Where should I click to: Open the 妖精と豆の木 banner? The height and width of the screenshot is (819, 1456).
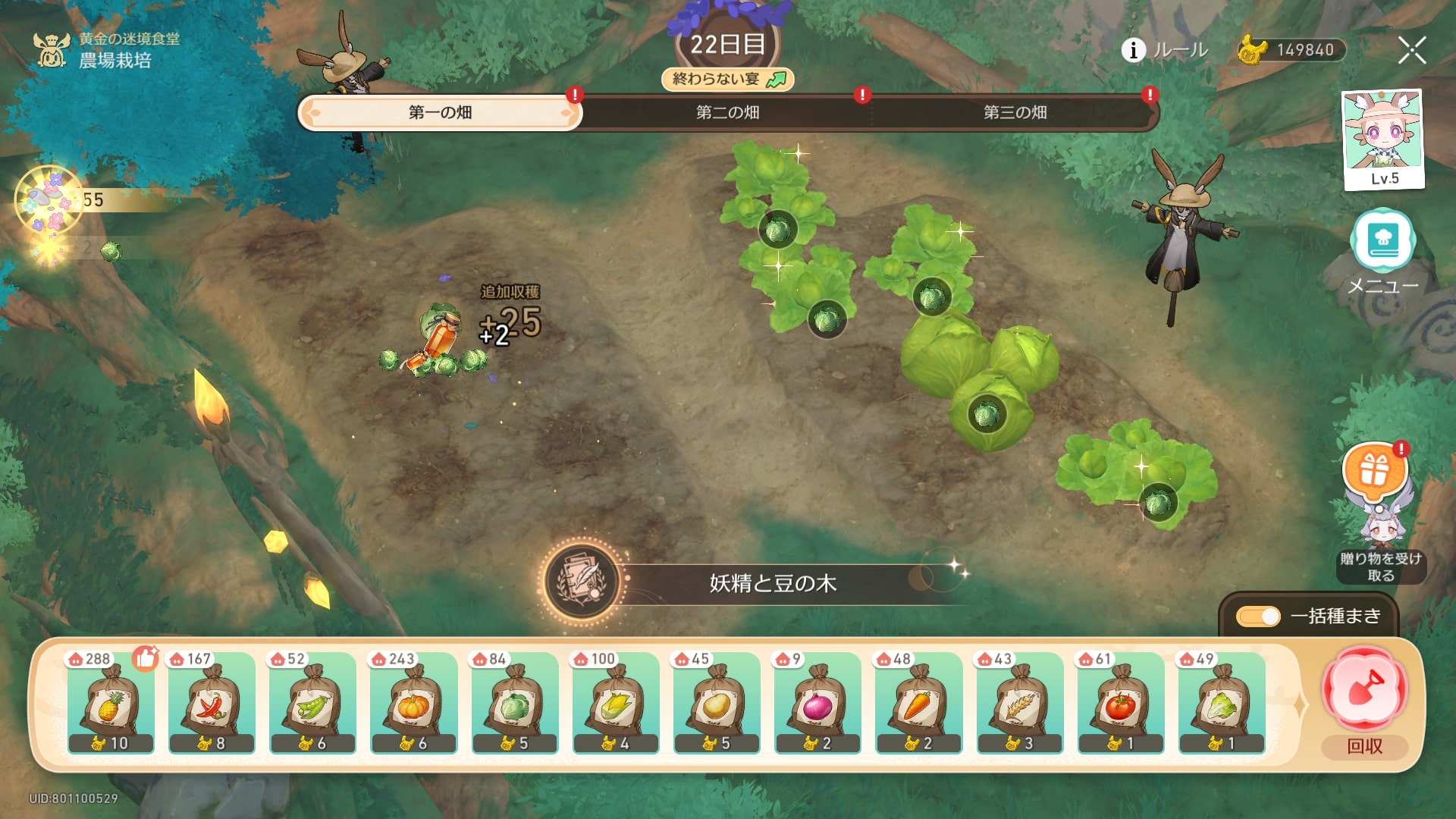[x=772, y=583]
